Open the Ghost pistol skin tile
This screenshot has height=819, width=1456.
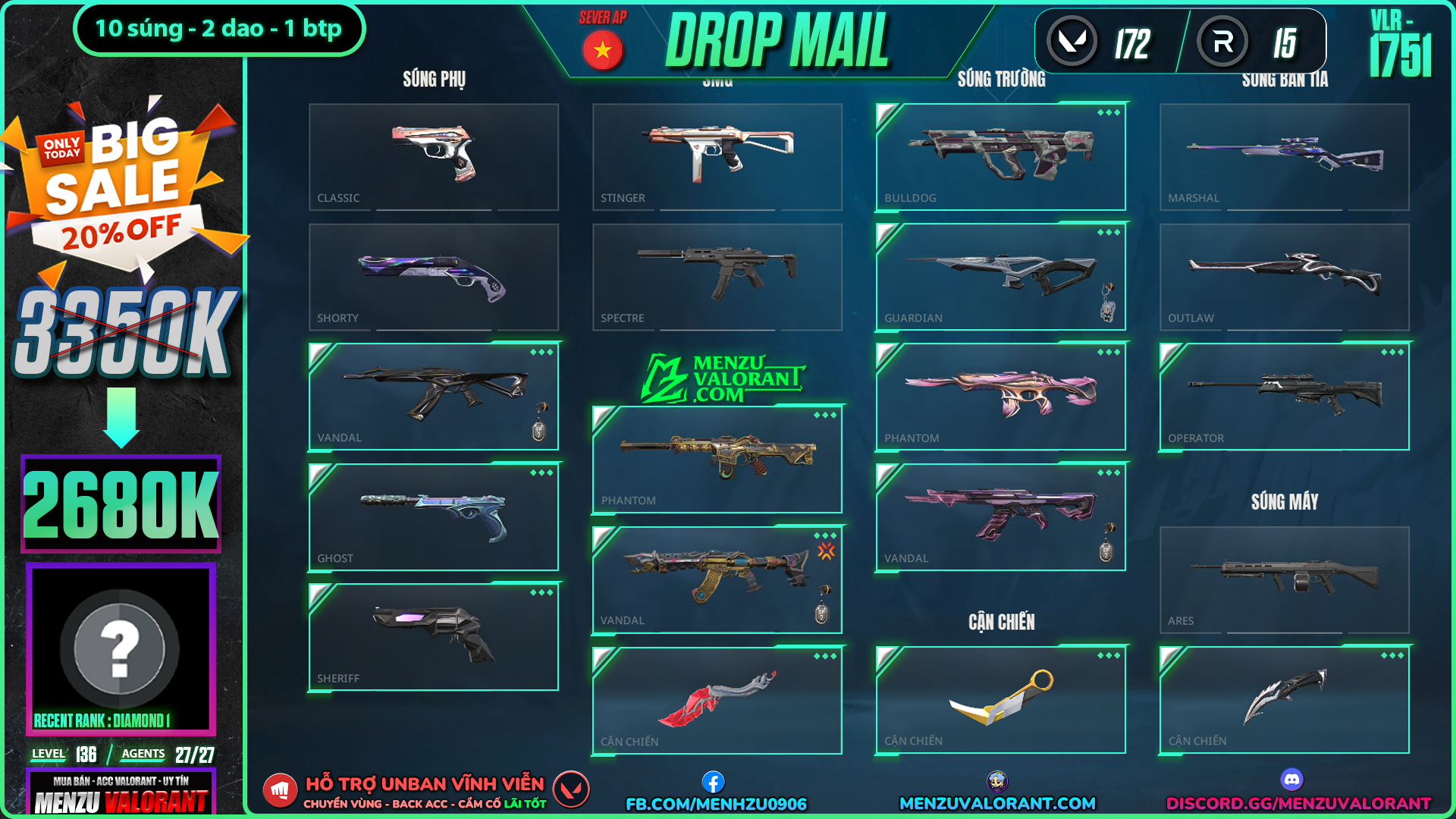click(433, 517)
